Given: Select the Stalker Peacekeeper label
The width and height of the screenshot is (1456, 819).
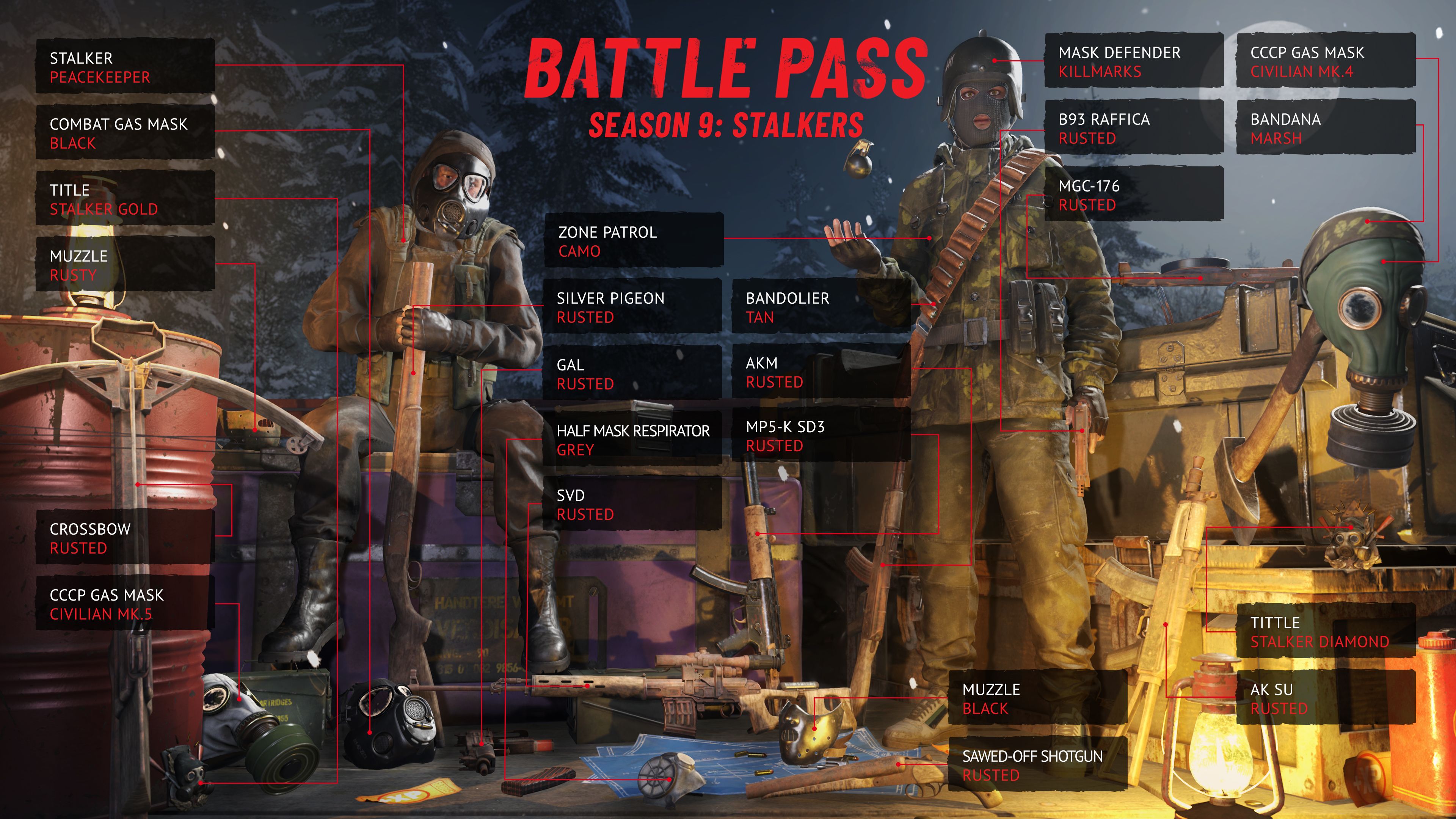Looking at the screenshot, I should coord(125,67).
